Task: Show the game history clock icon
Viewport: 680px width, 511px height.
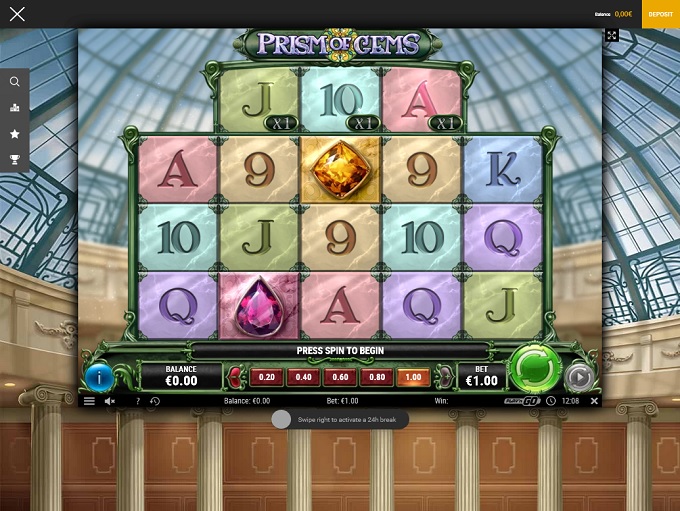Action: [155, 401]
